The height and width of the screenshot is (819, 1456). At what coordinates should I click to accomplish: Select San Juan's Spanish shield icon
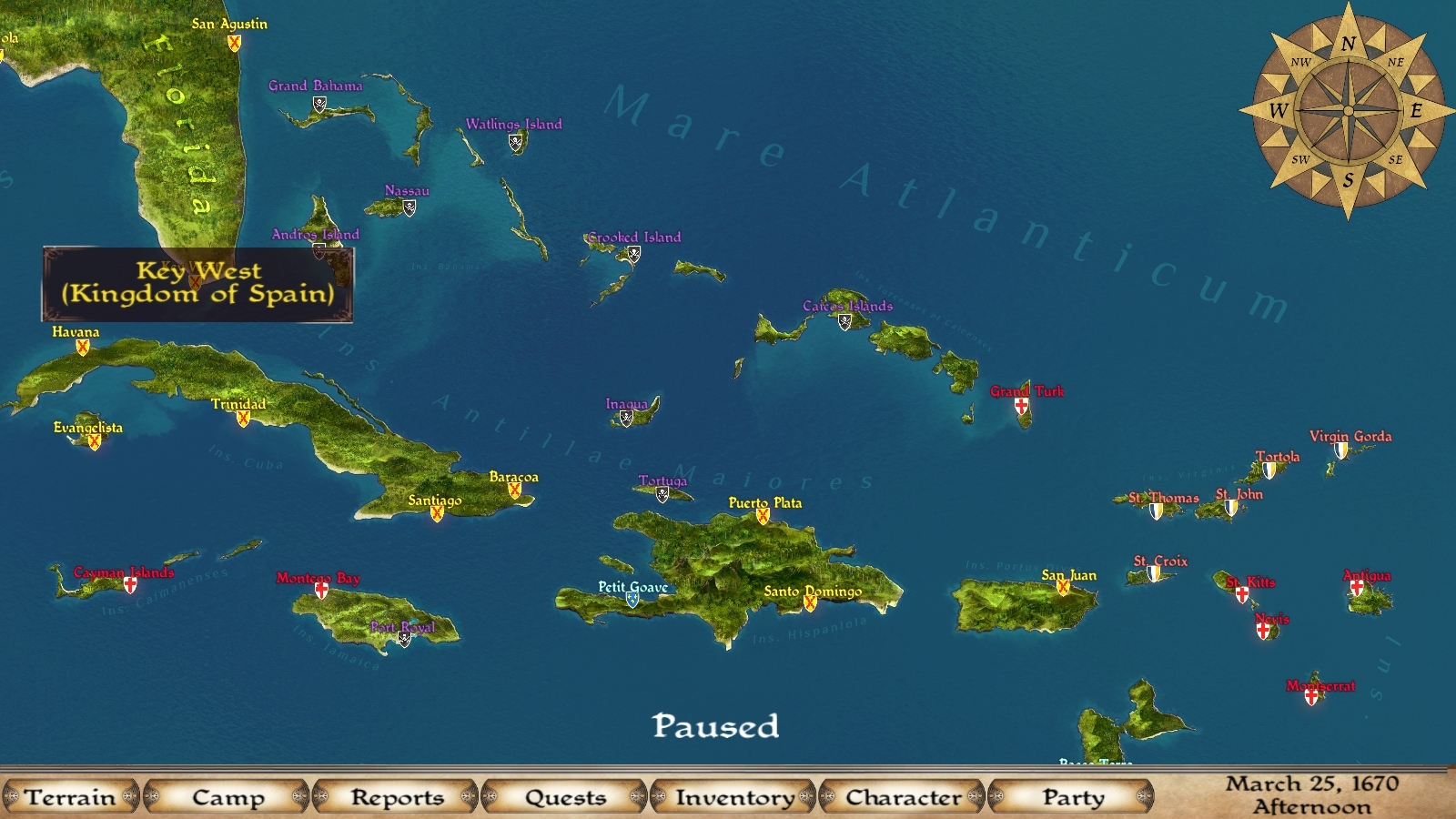tap(1064, 589)
